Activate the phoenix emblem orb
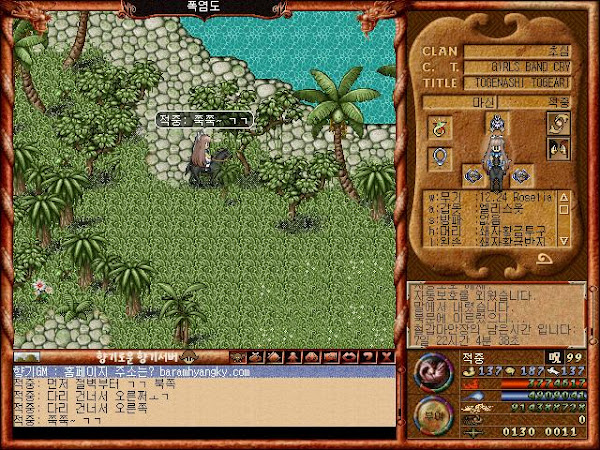 (432, 374)
